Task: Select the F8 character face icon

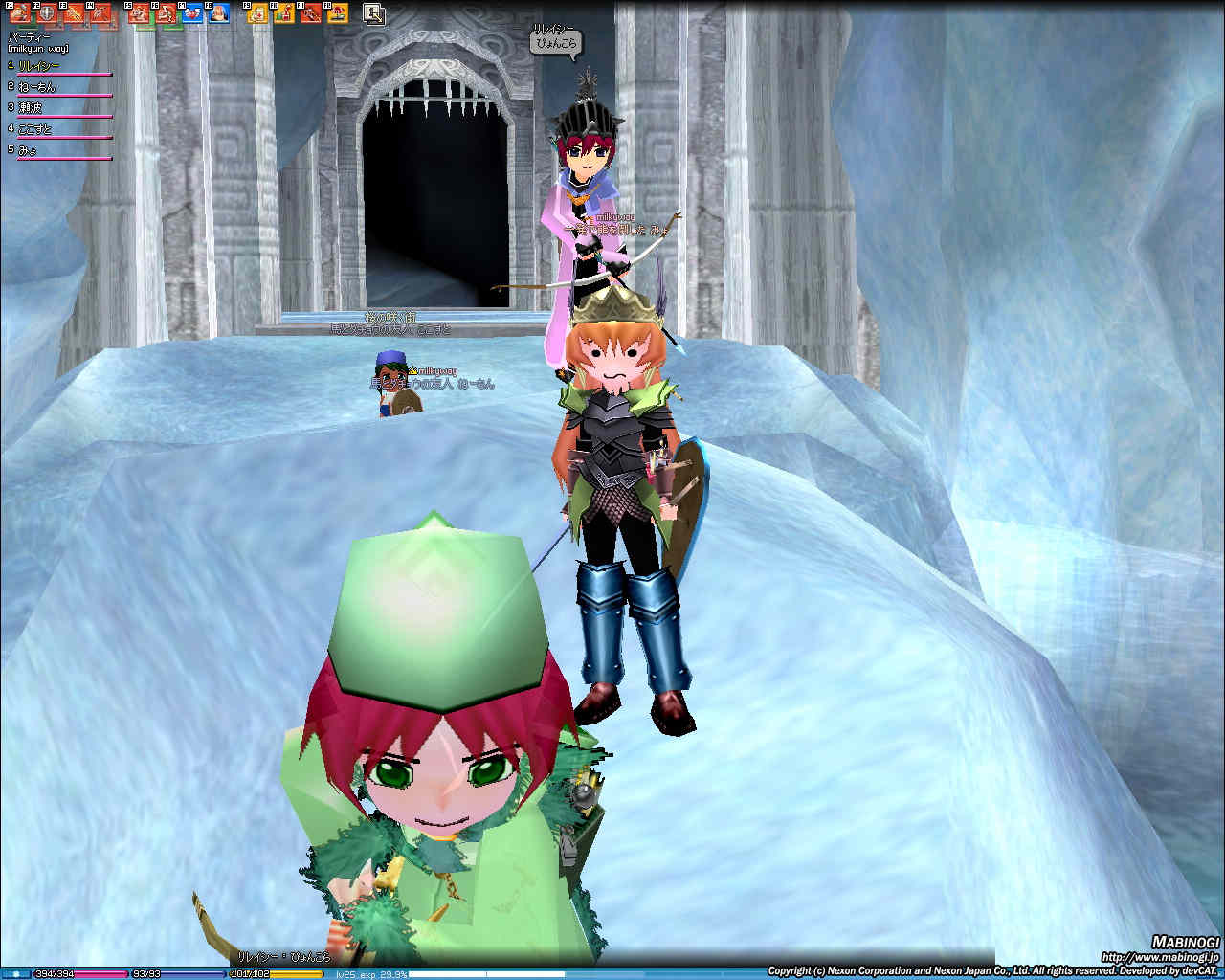Action: click(x=219, y=13)
